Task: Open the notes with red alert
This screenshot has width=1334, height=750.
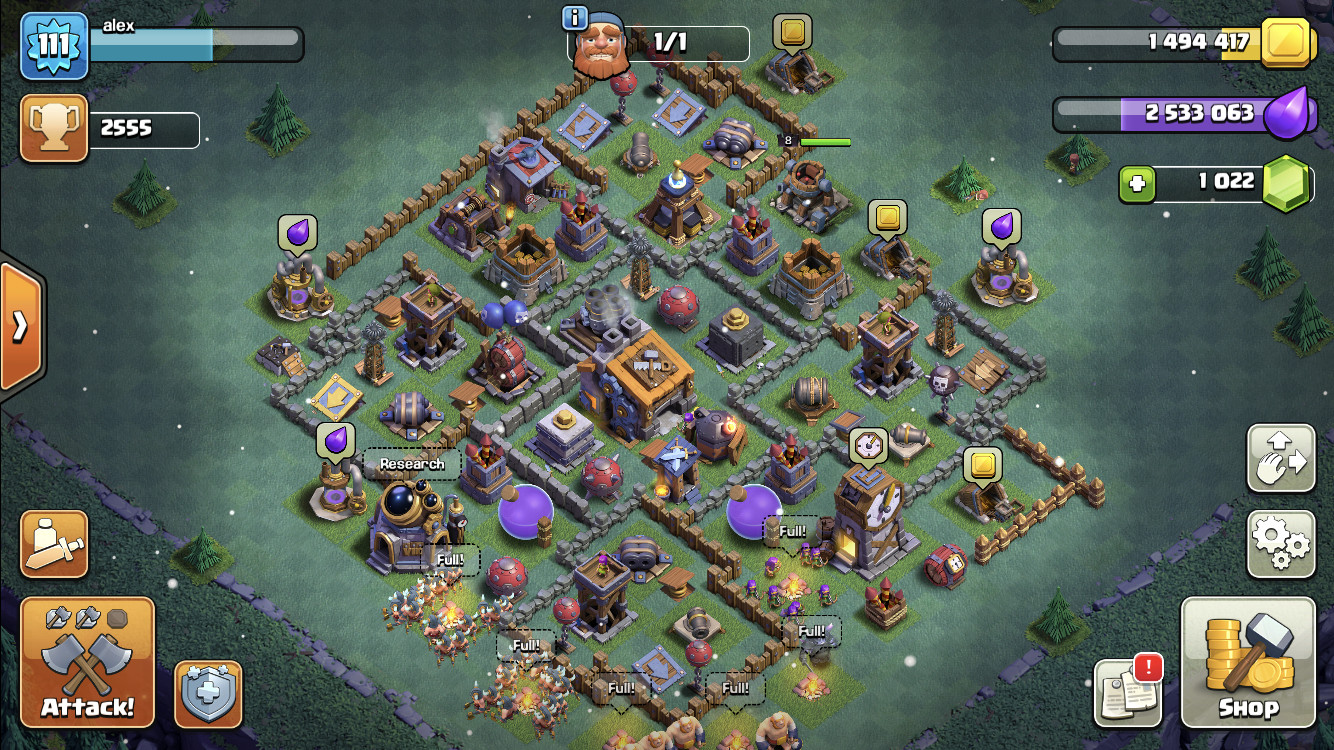Action: [1128, 692]
